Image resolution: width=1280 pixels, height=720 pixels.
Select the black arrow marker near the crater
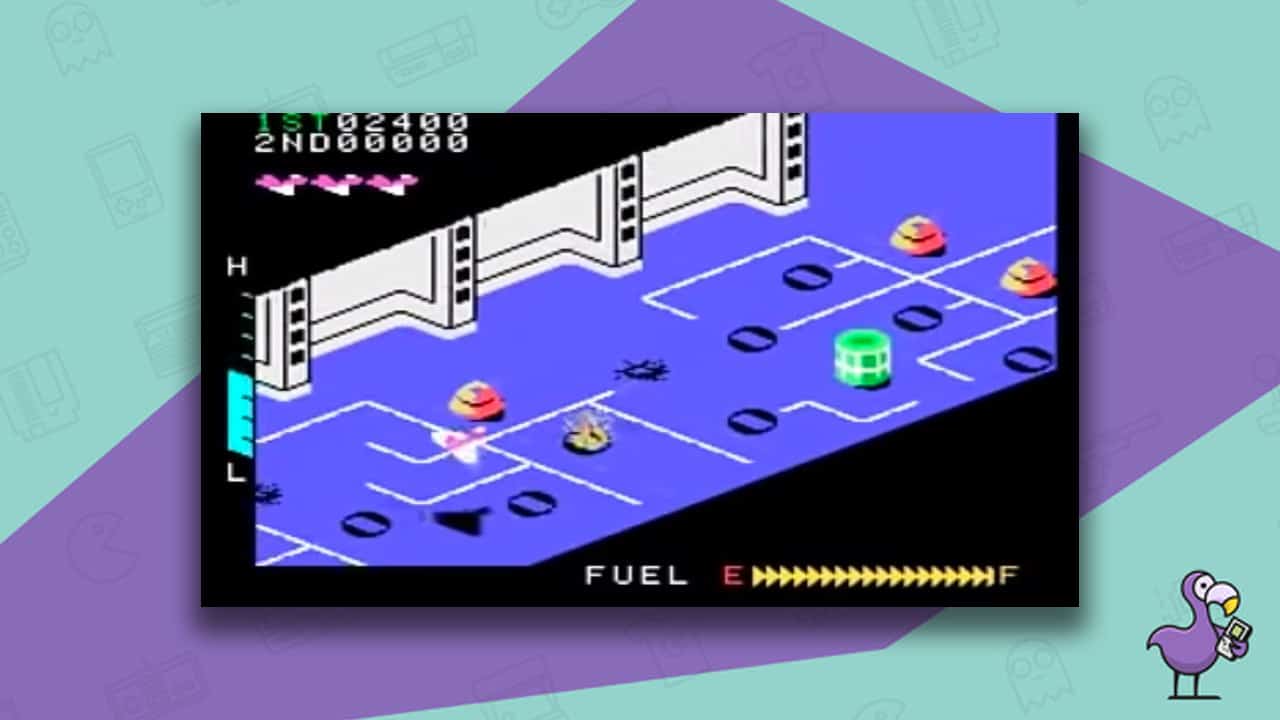point(459,521)
